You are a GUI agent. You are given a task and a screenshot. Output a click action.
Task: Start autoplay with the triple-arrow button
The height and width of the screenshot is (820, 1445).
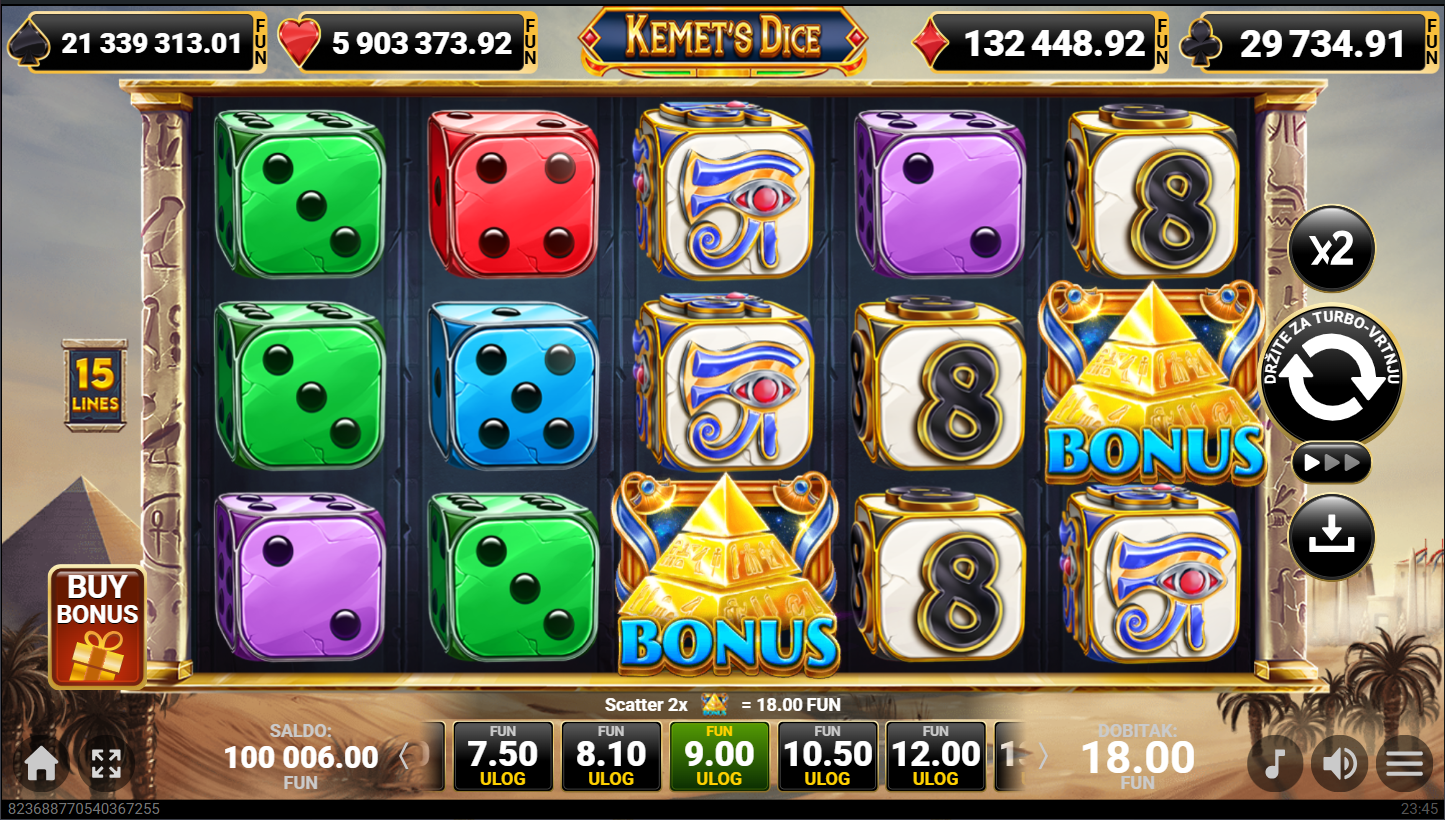click(x=1331, y=463)
